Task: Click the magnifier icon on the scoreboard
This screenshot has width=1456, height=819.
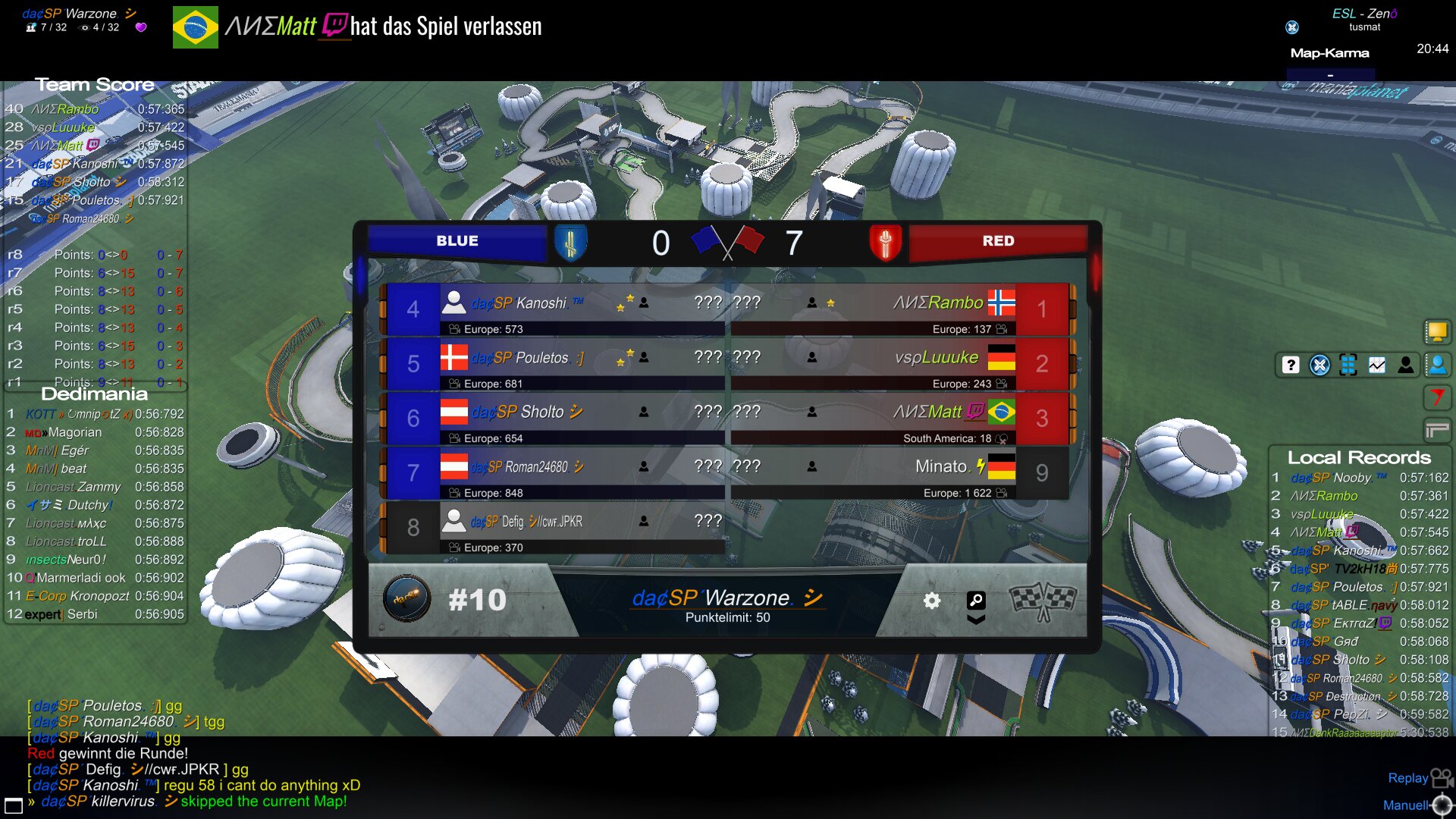Action: point(976,601)
